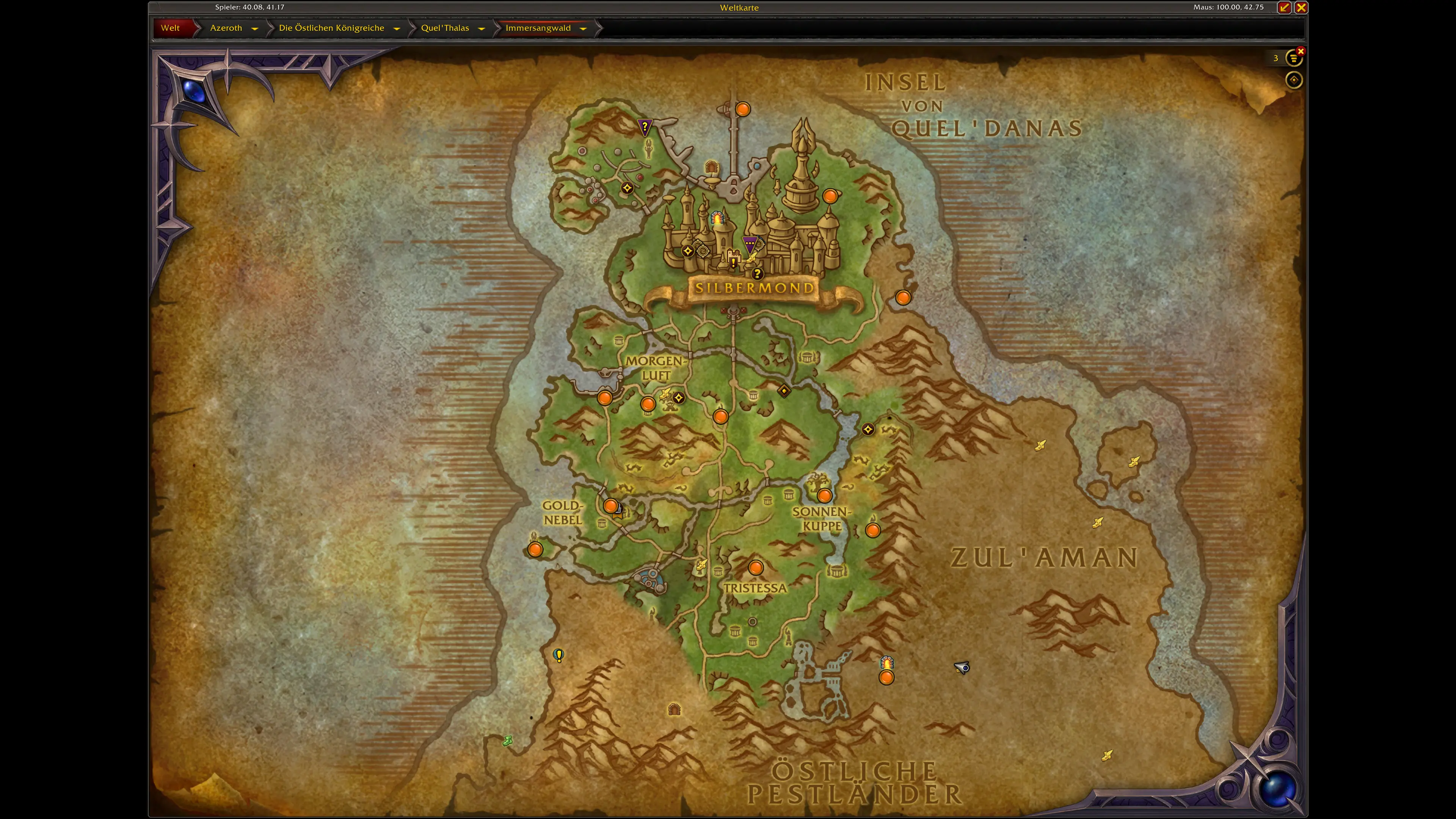Minimize the world map with the arrow button
The width and height of the screenshot is (1456, 819).
(1284, 7)
